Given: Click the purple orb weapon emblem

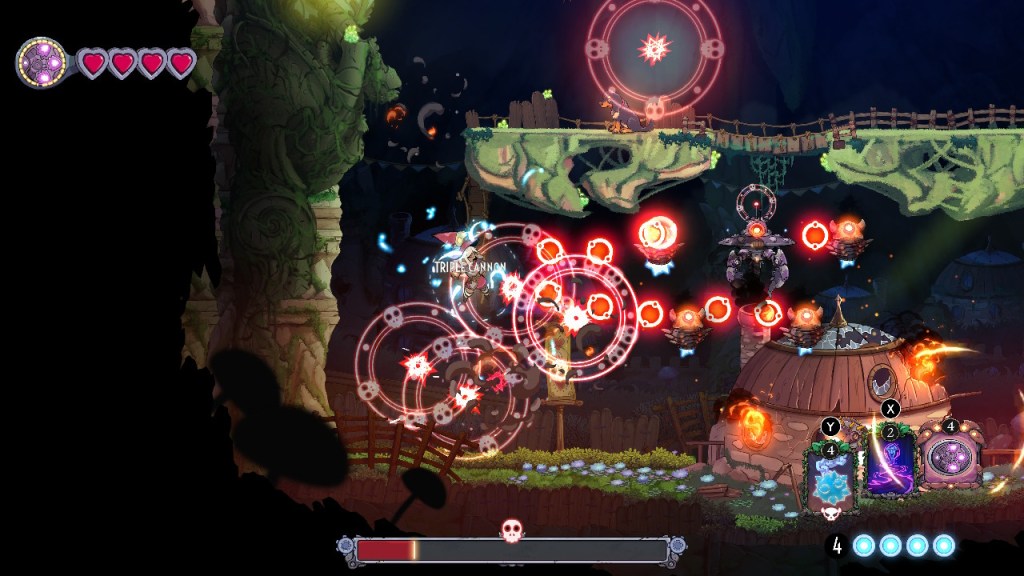Looking at the screenshot, I should pos(41,63).
